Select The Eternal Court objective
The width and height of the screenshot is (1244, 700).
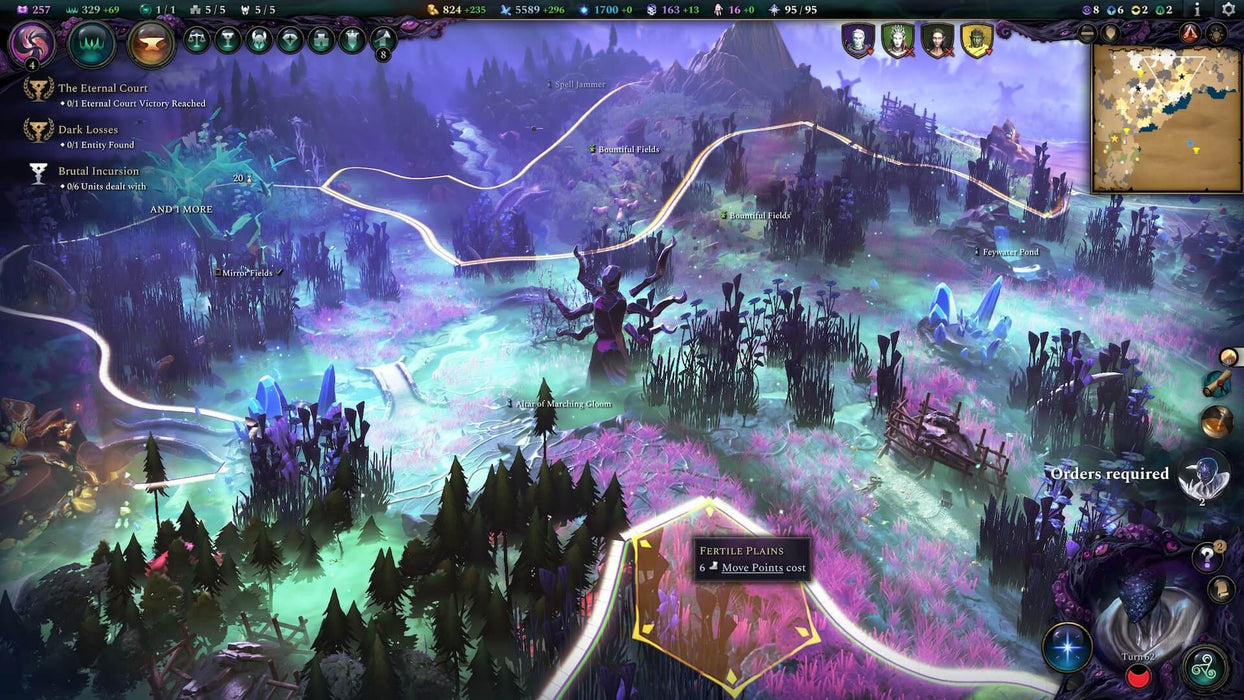(103, 88)
